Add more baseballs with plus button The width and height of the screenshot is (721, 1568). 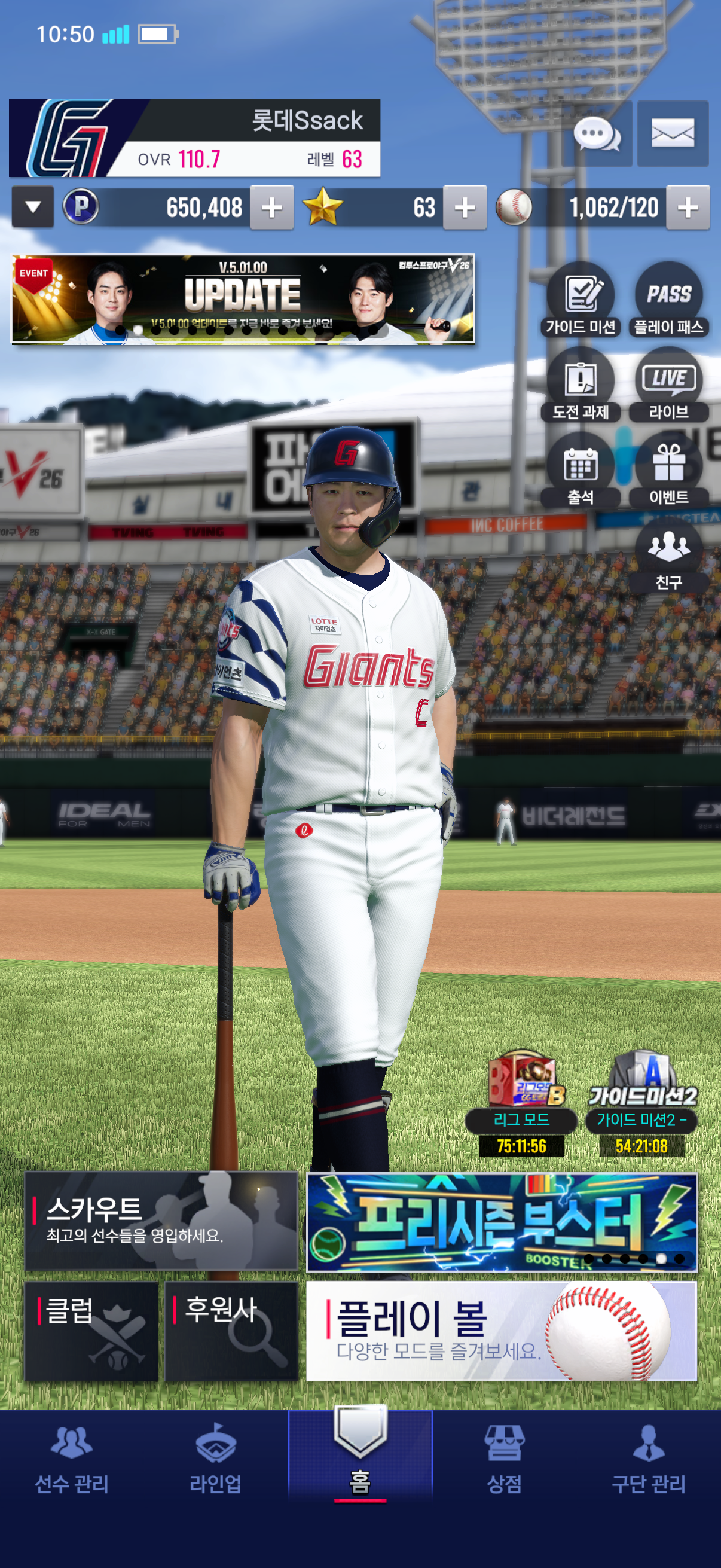tap(688, 208)
